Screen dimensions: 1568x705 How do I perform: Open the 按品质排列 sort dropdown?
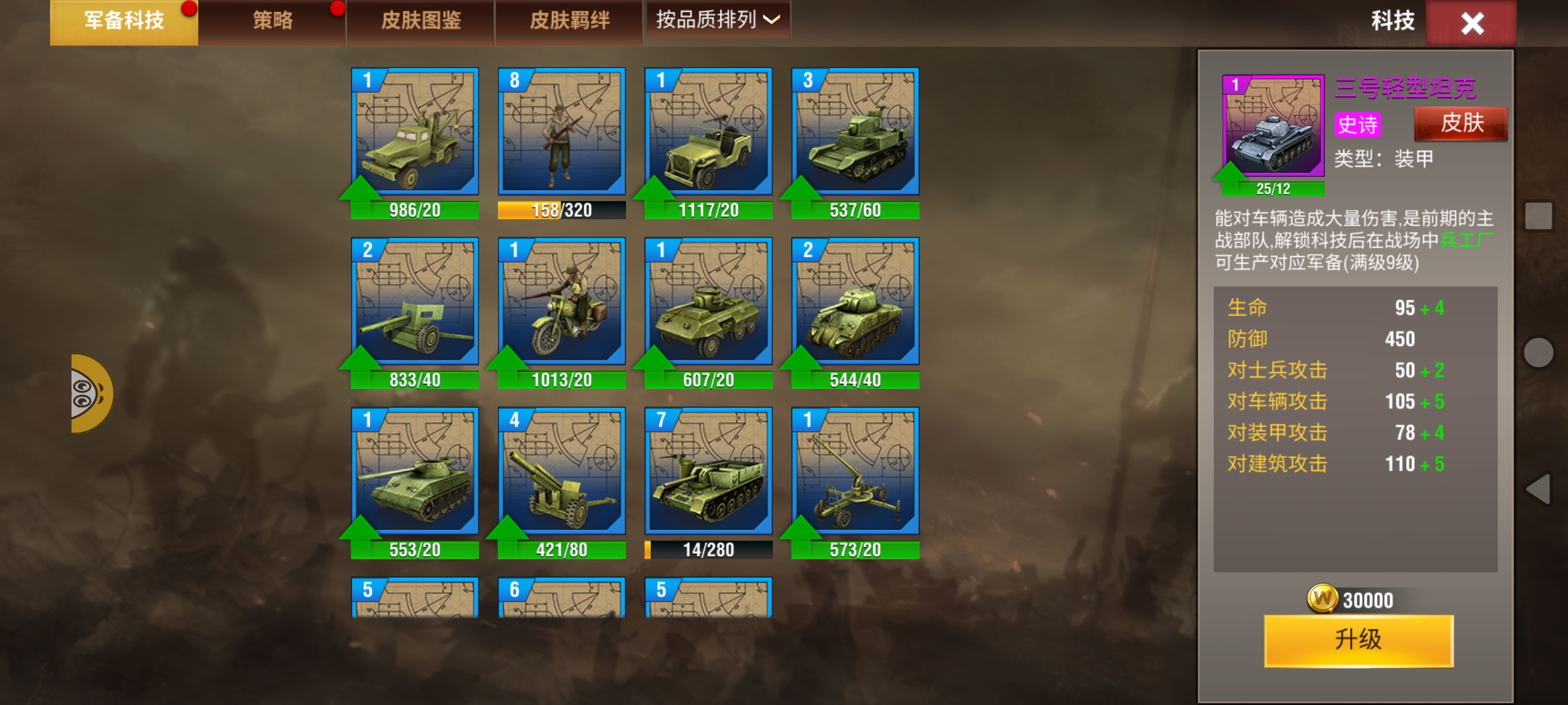[717, 20]
